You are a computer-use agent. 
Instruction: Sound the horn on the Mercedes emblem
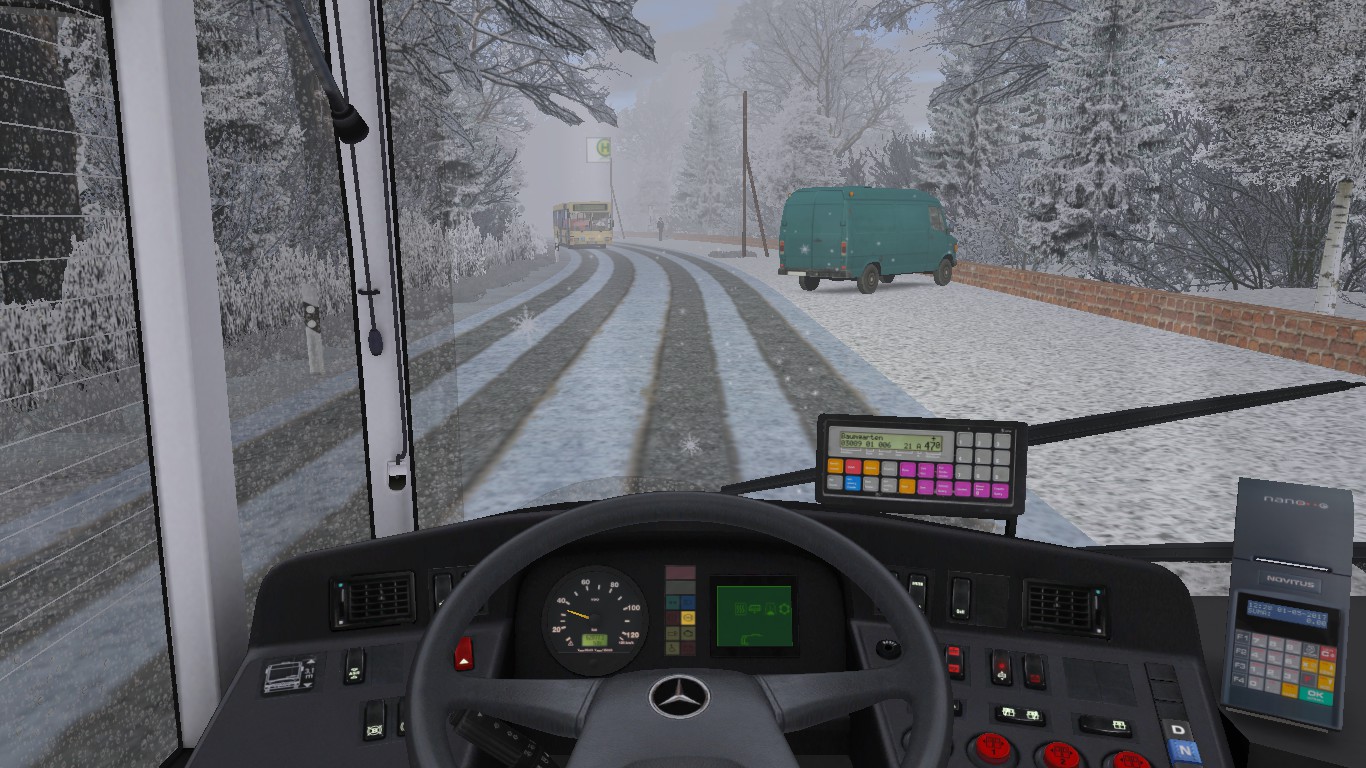click(679, 696)
